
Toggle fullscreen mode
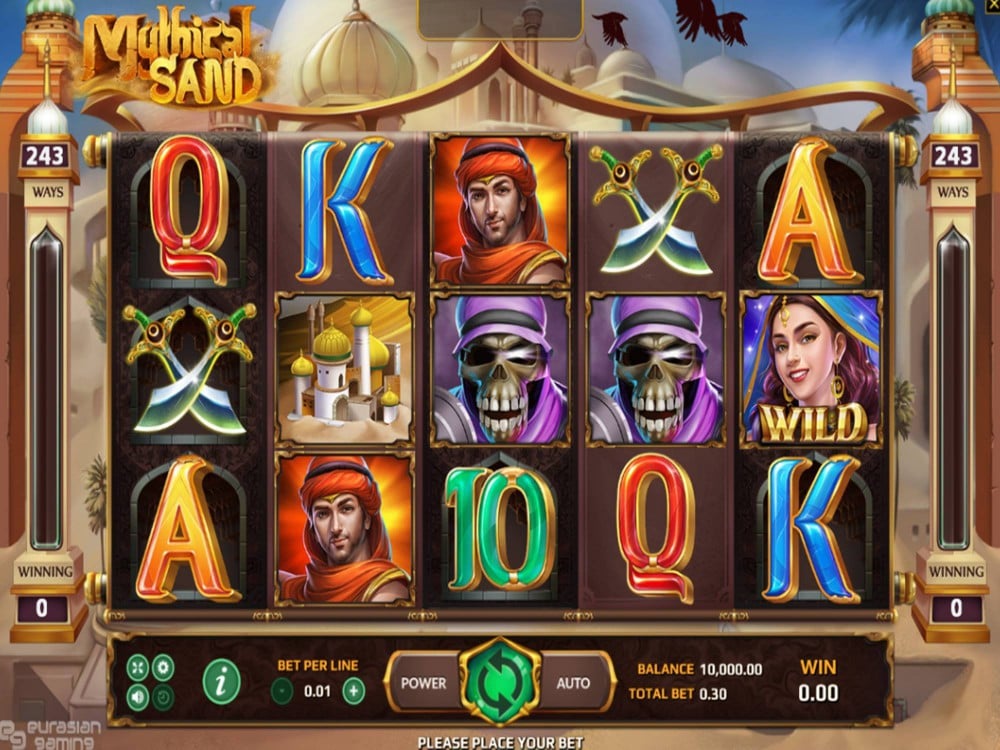[138, 667]
